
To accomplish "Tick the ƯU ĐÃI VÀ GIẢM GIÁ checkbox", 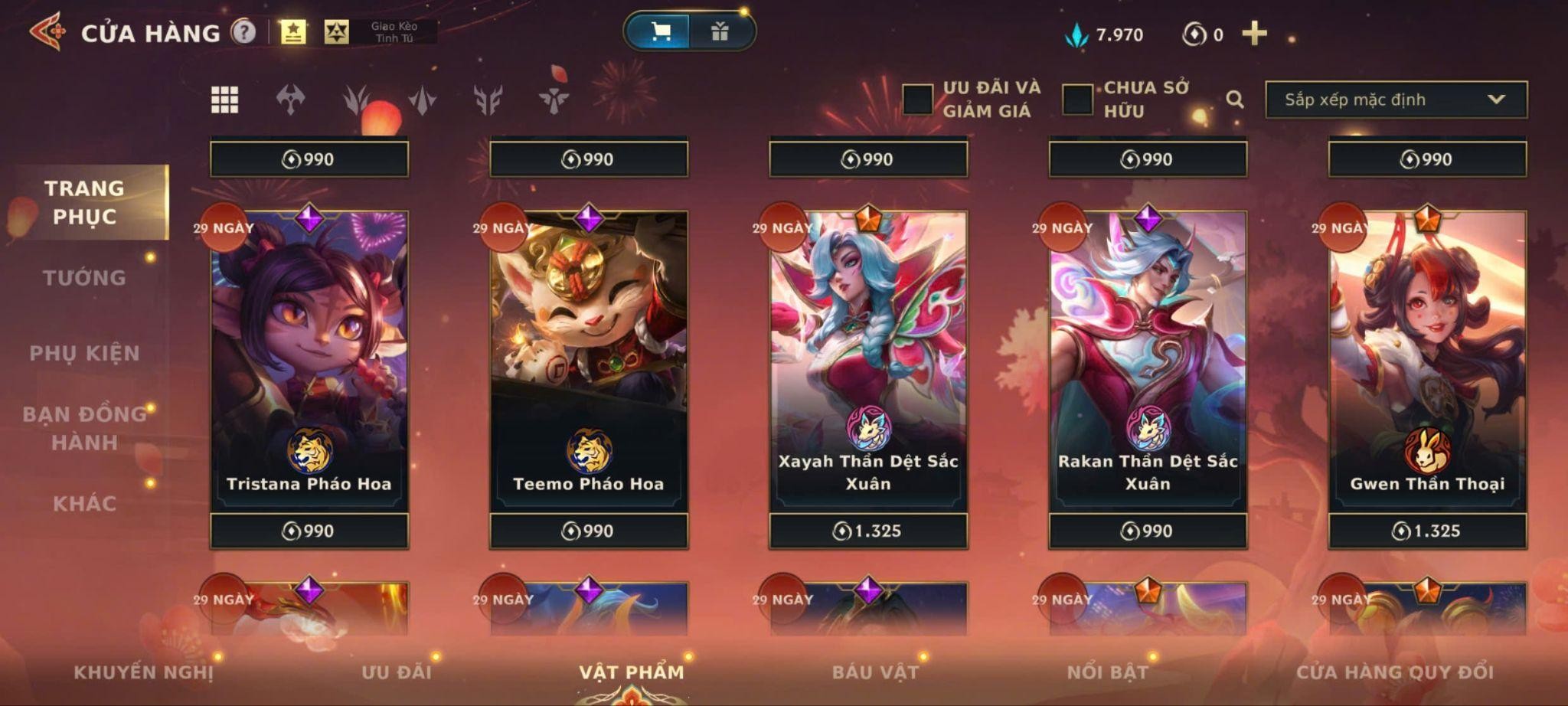I will (917, 100).
